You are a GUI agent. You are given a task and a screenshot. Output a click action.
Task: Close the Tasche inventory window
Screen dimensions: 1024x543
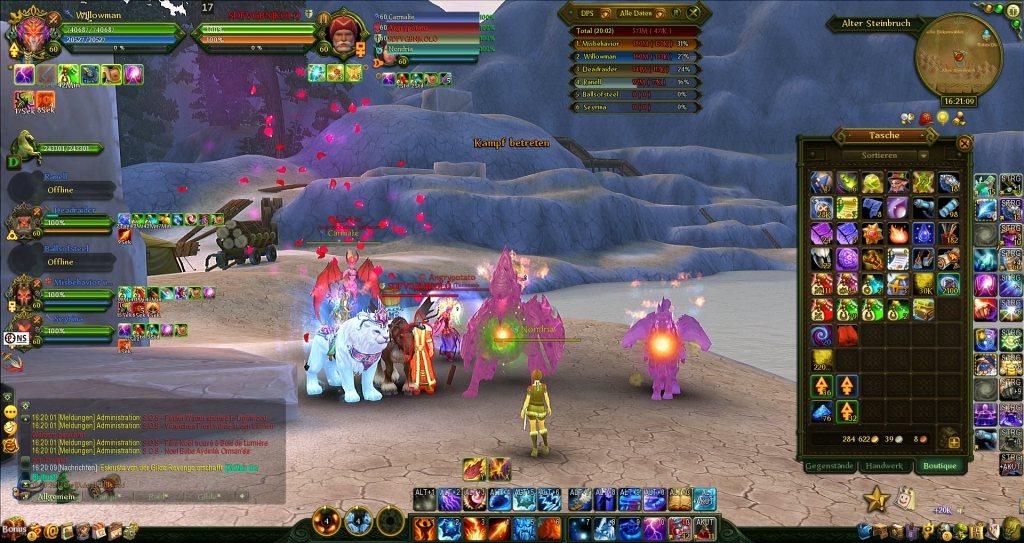(964, 143)
